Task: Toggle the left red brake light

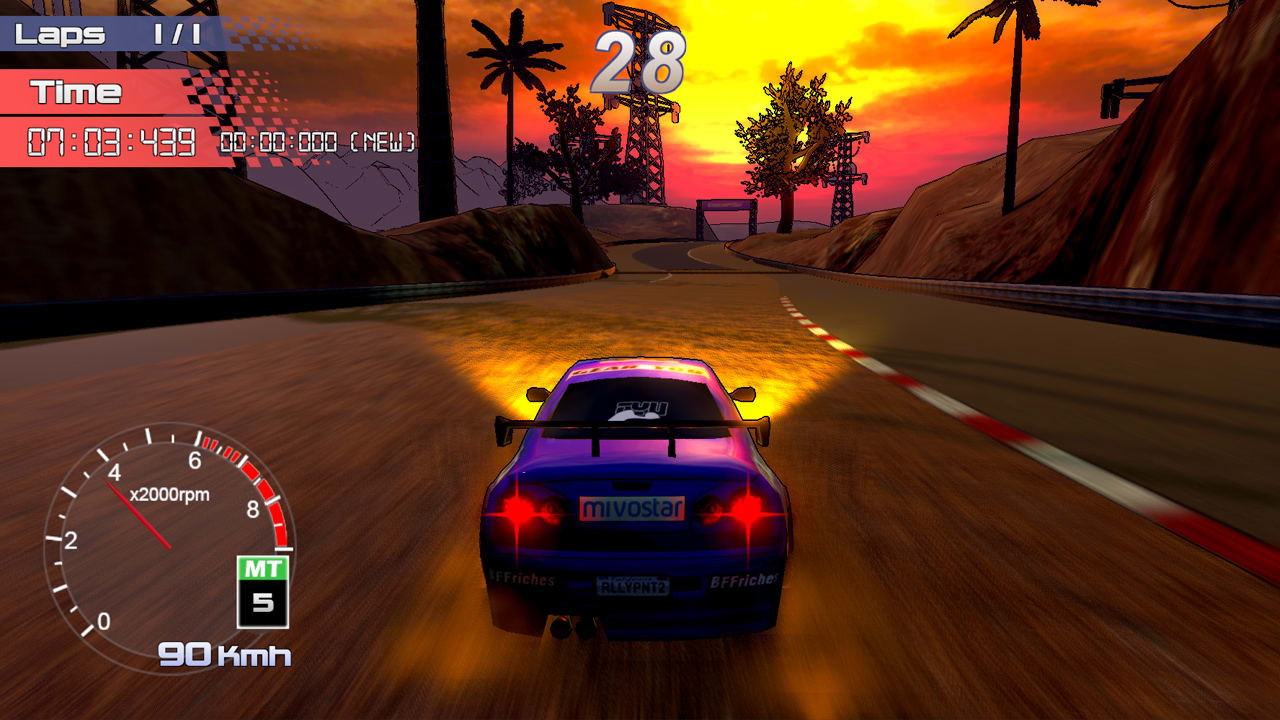Action: tap(517, 512)
